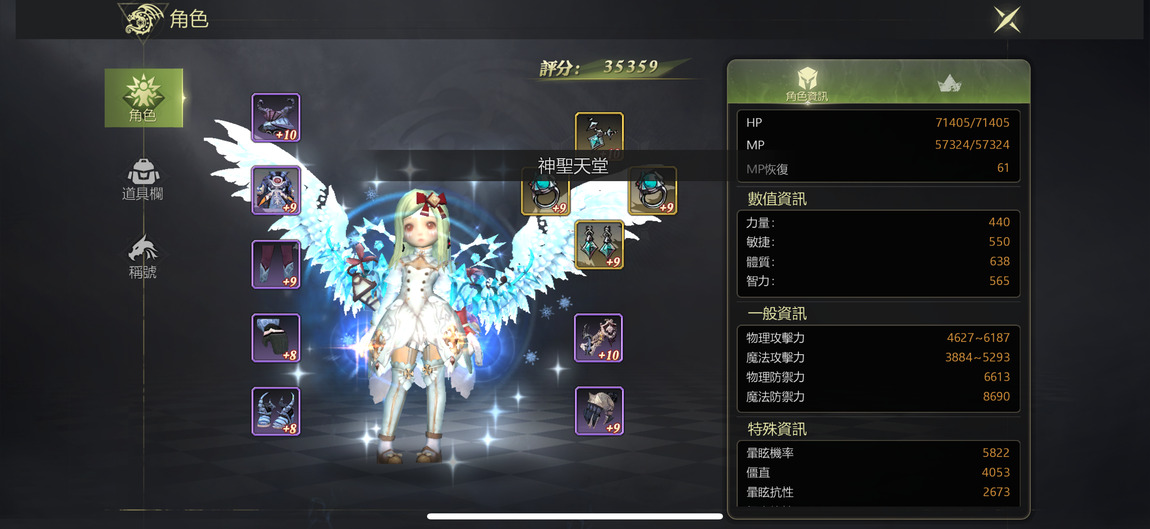
Task: Select the +9 gauntlet sub-weapon slot
Action: 599,411
